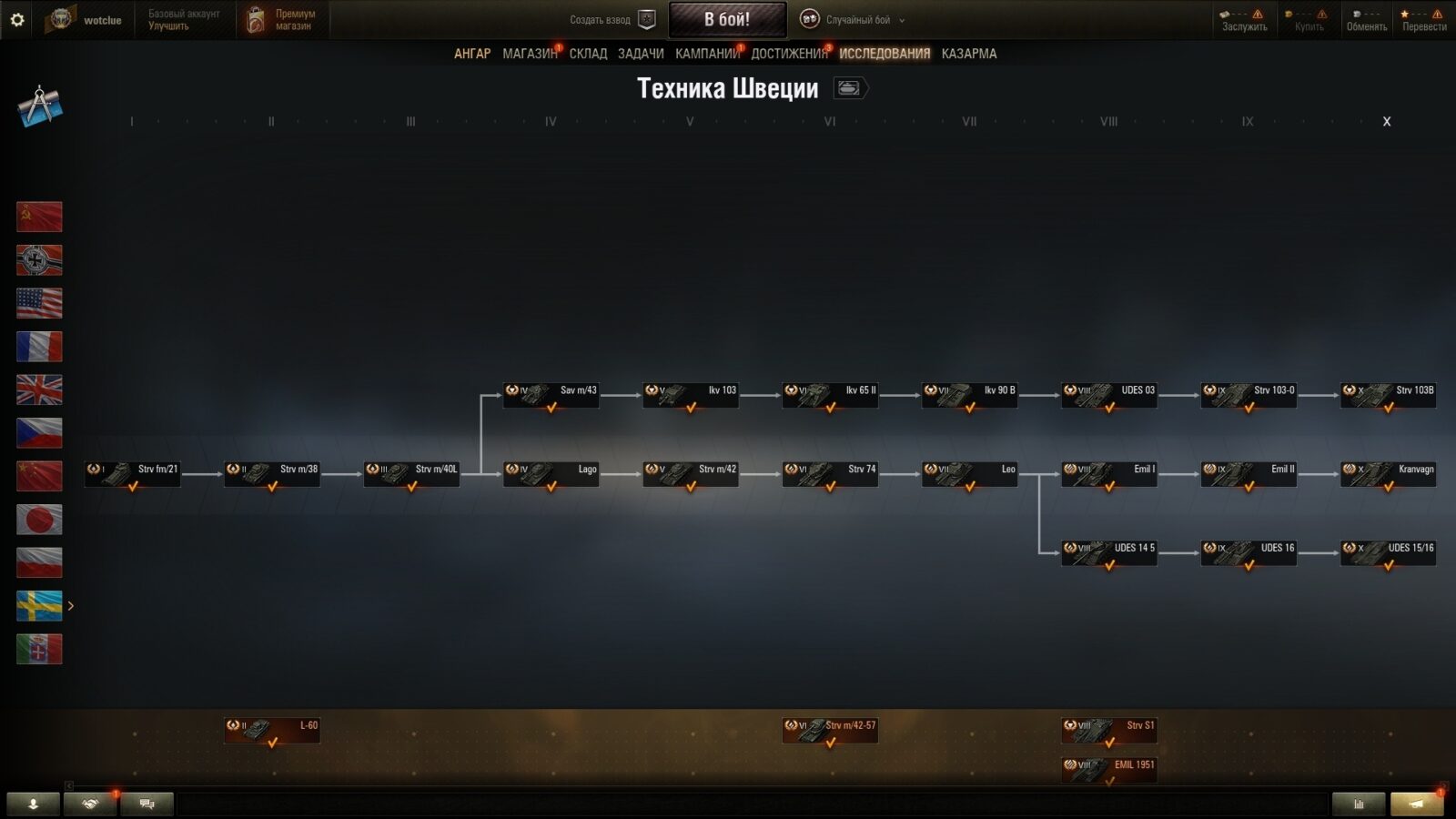Go to the Склад tab
1456x819 pixels.
click(x=588, y=54)
